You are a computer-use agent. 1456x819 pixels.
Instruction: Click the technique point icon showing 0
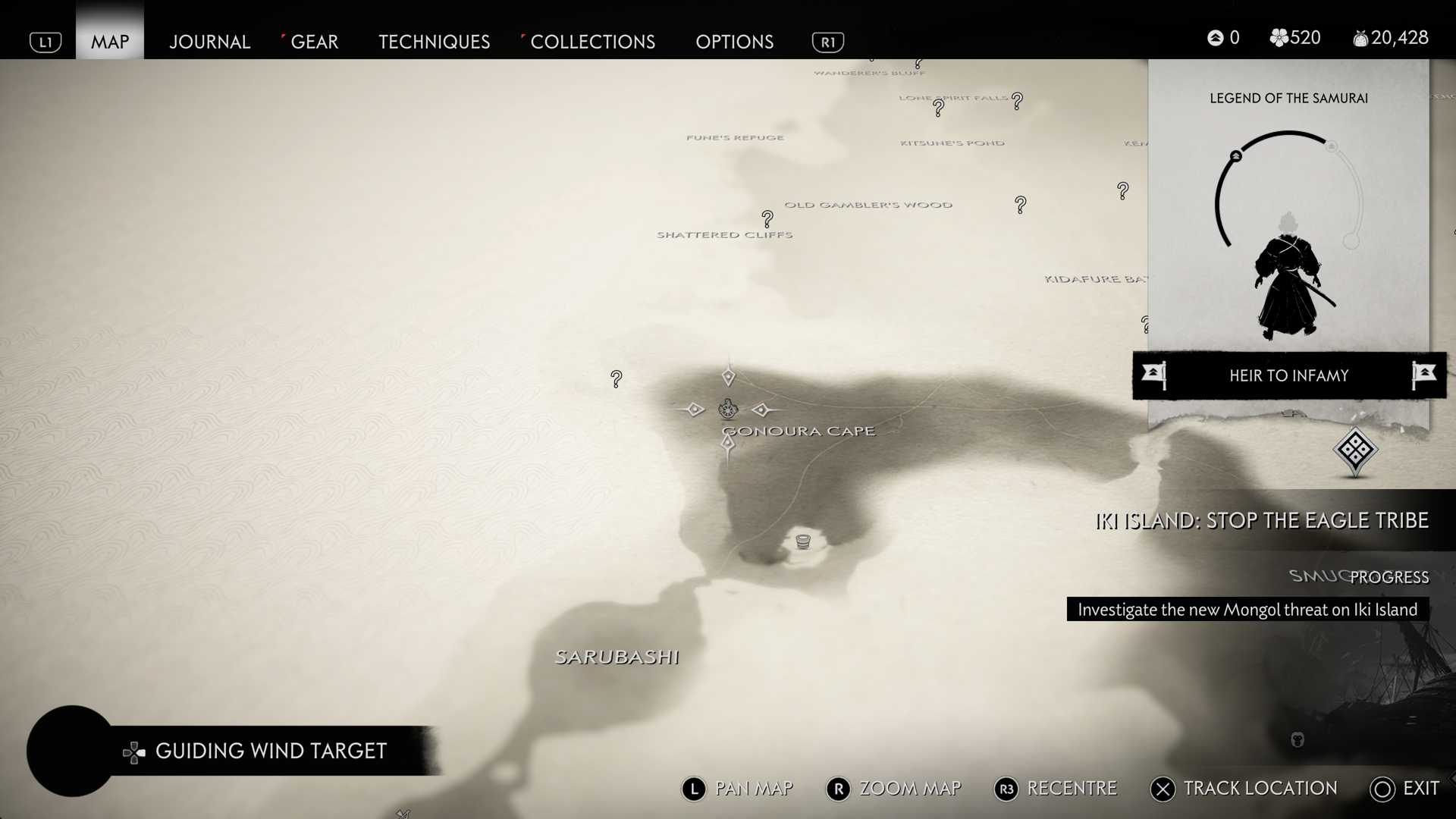click(x=1216, y=37)
